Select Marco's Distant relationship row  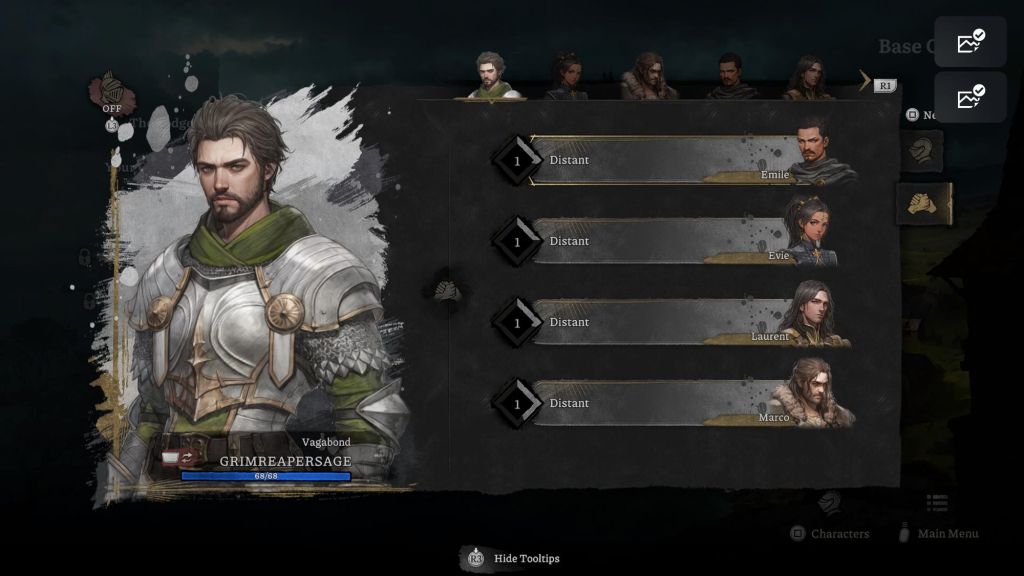coord(660,403)
